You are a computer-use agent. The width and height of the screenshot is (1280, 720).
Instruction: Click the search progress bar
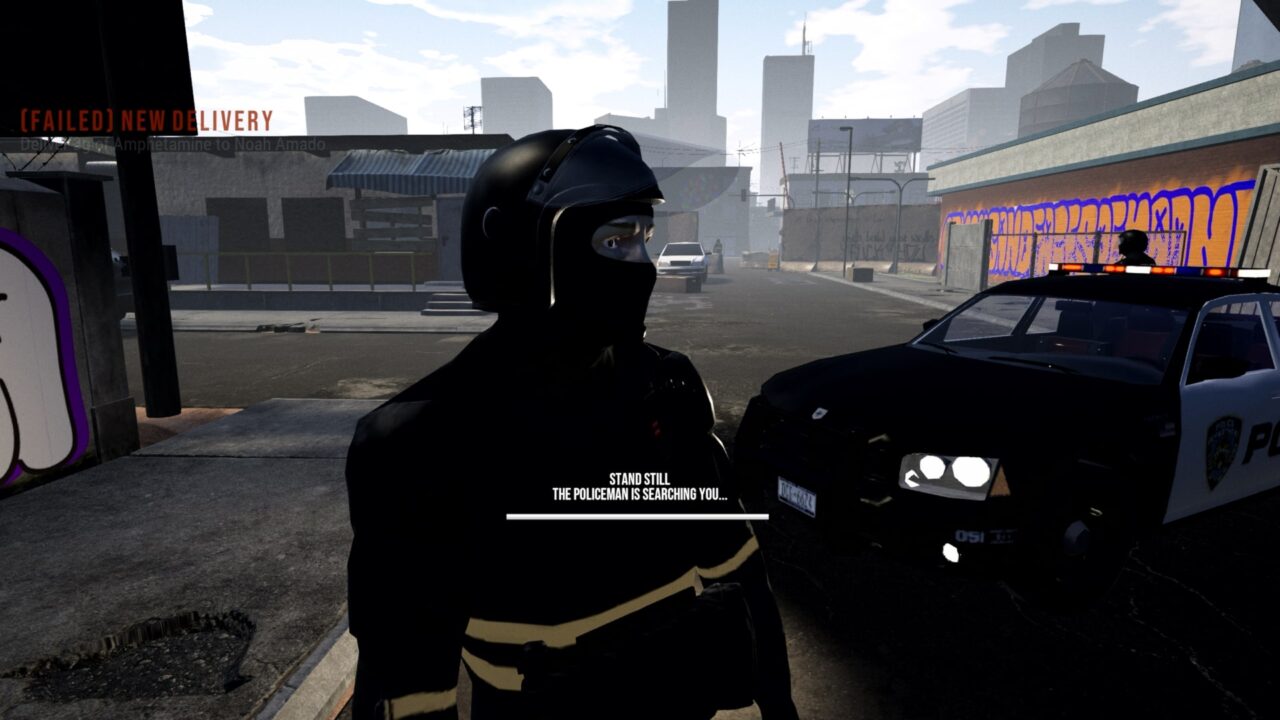[640, 517]
